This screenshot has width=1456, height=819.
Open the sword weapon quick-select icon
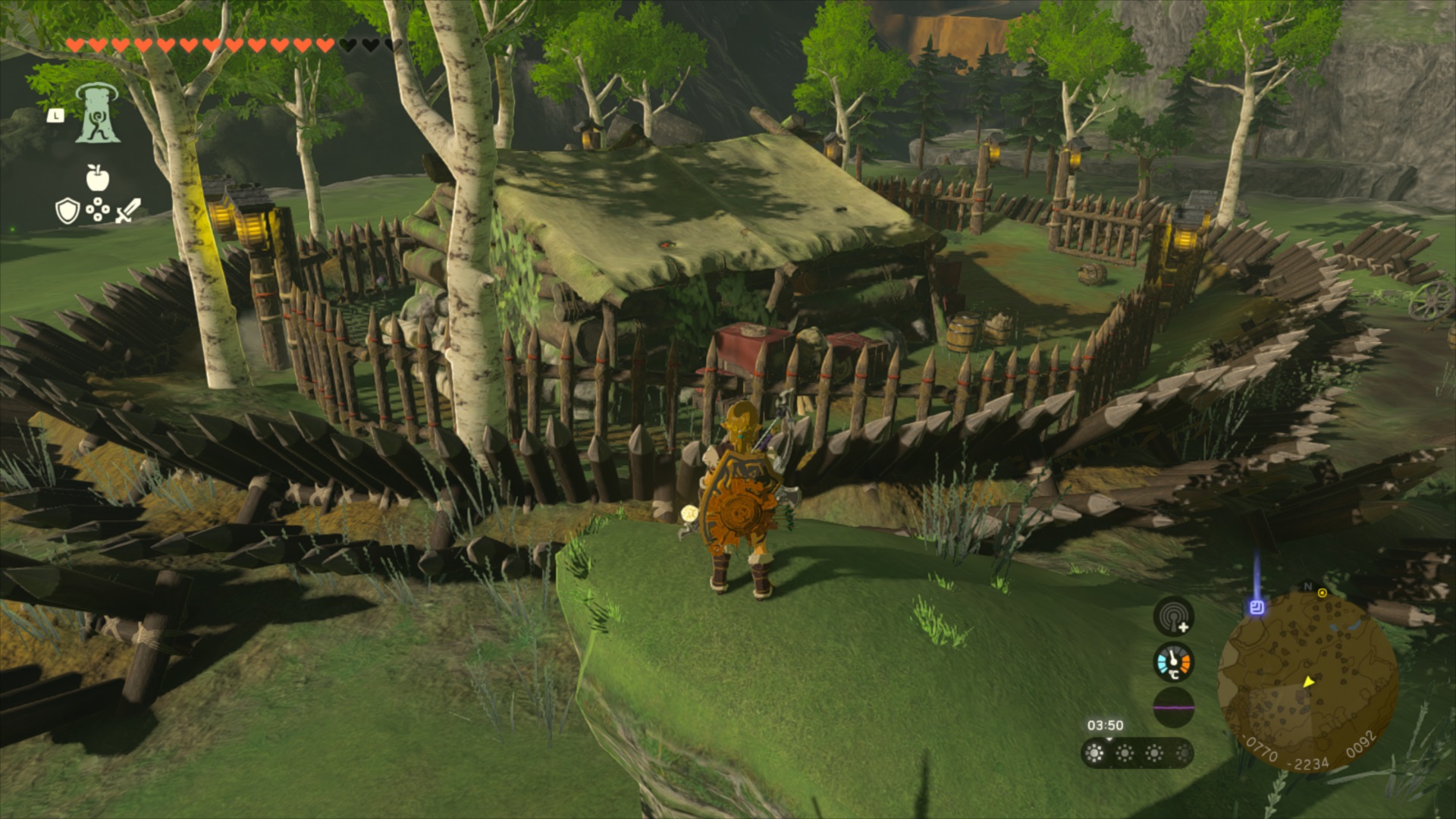coord(128,210)
